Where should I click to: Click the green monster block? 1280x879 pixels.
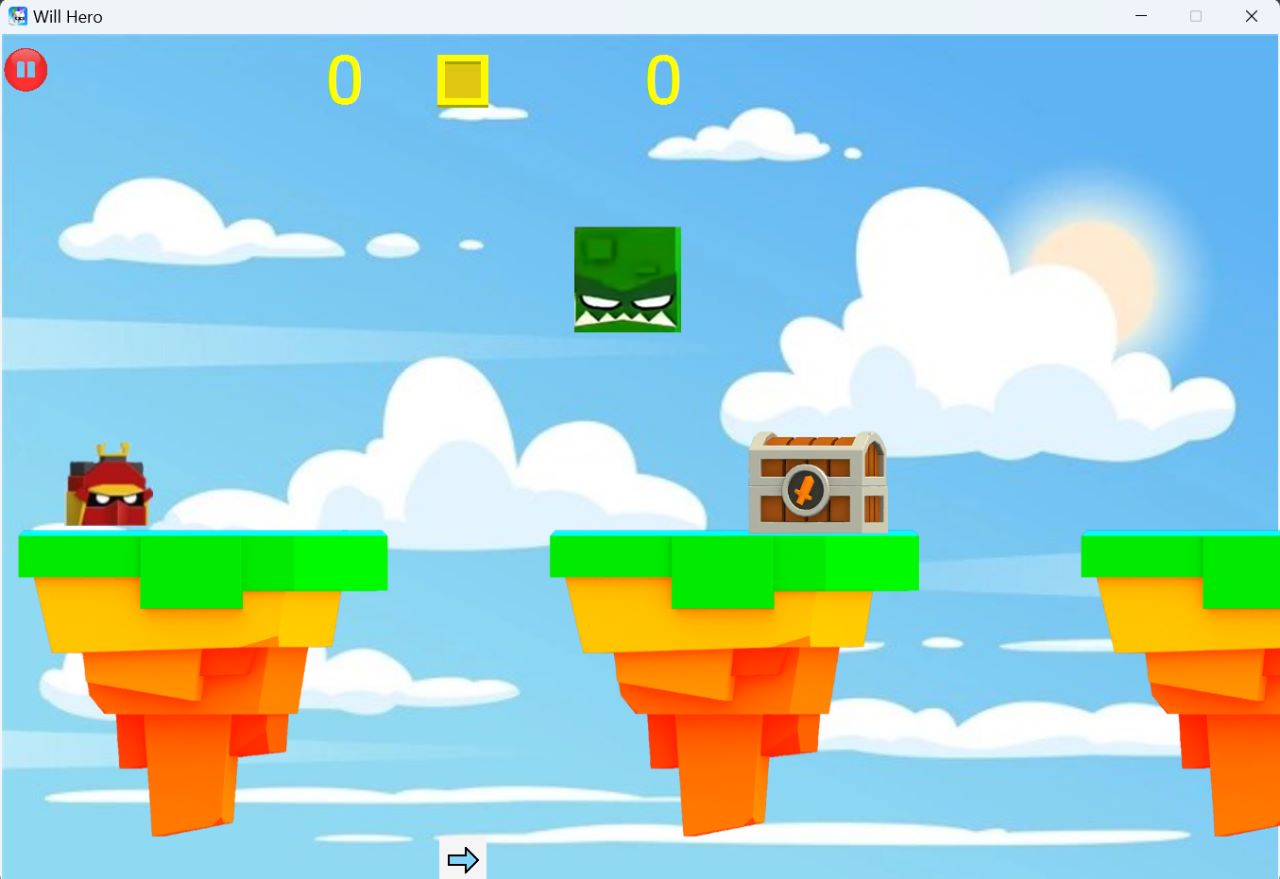pos(626,279)
